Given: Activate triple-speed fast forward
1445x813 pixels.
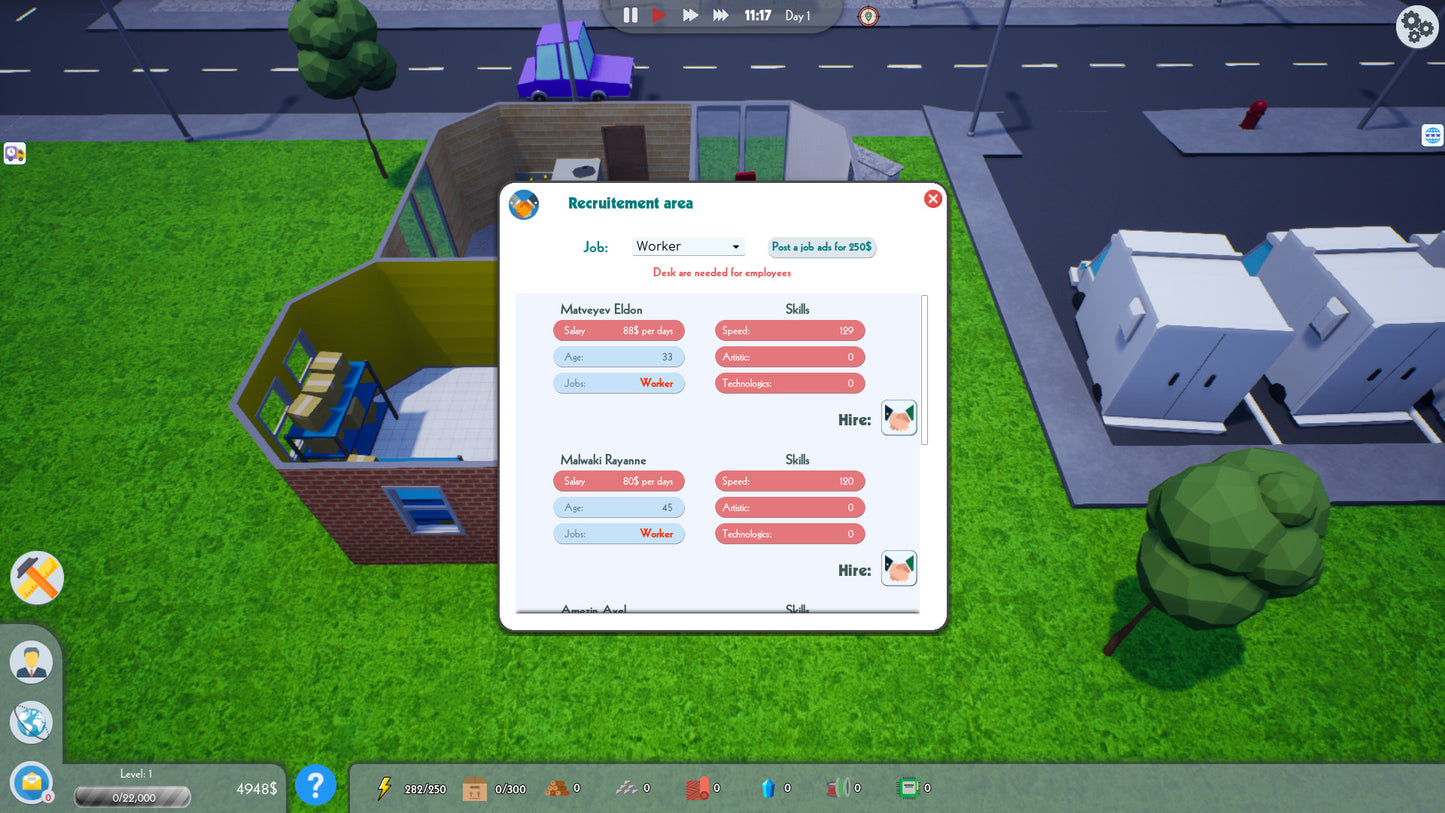Looking at the screenshot, I should click(719, 15).
